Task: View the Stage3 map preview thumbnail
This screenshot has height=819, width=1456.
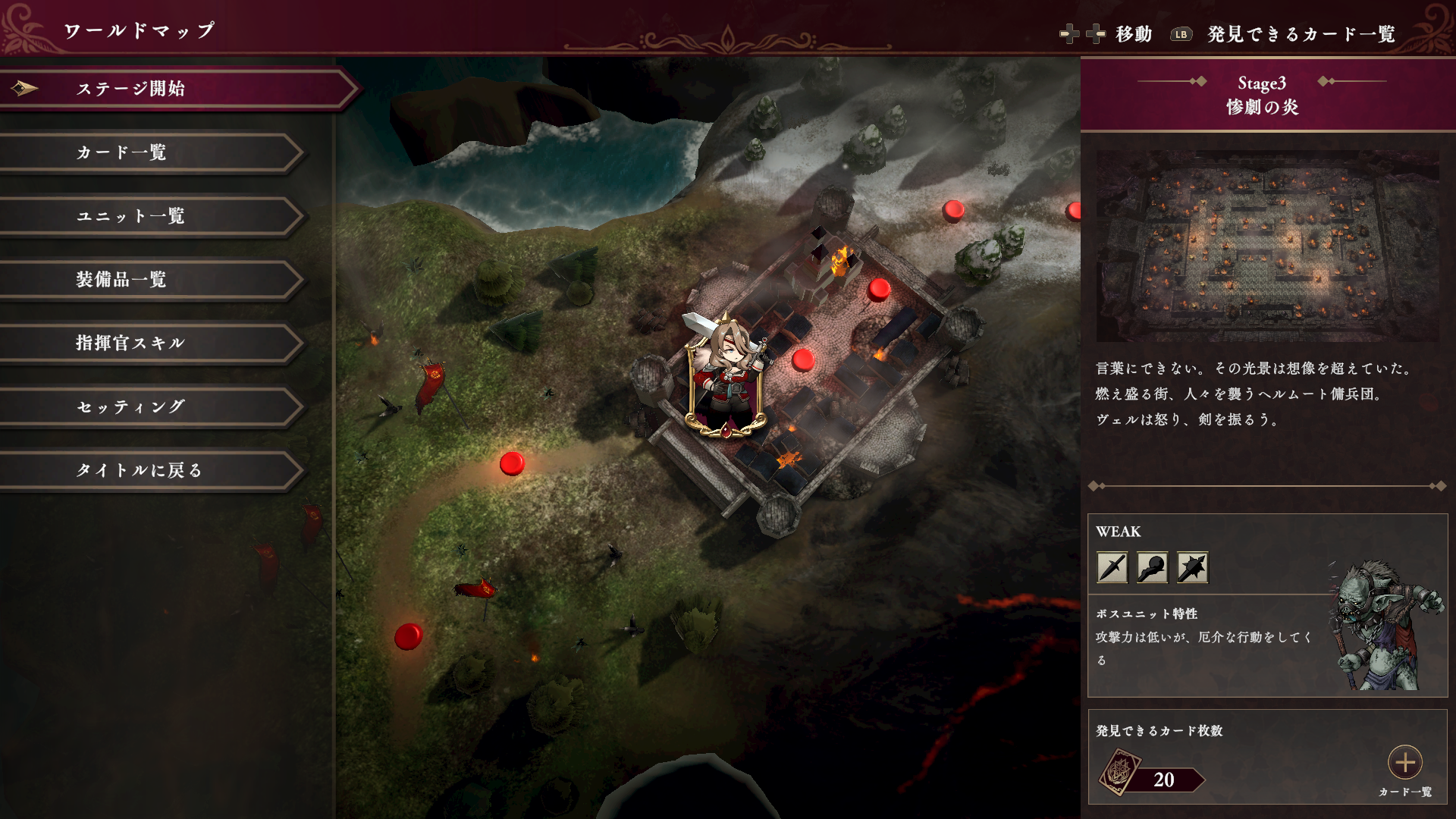Action: 1267,246
